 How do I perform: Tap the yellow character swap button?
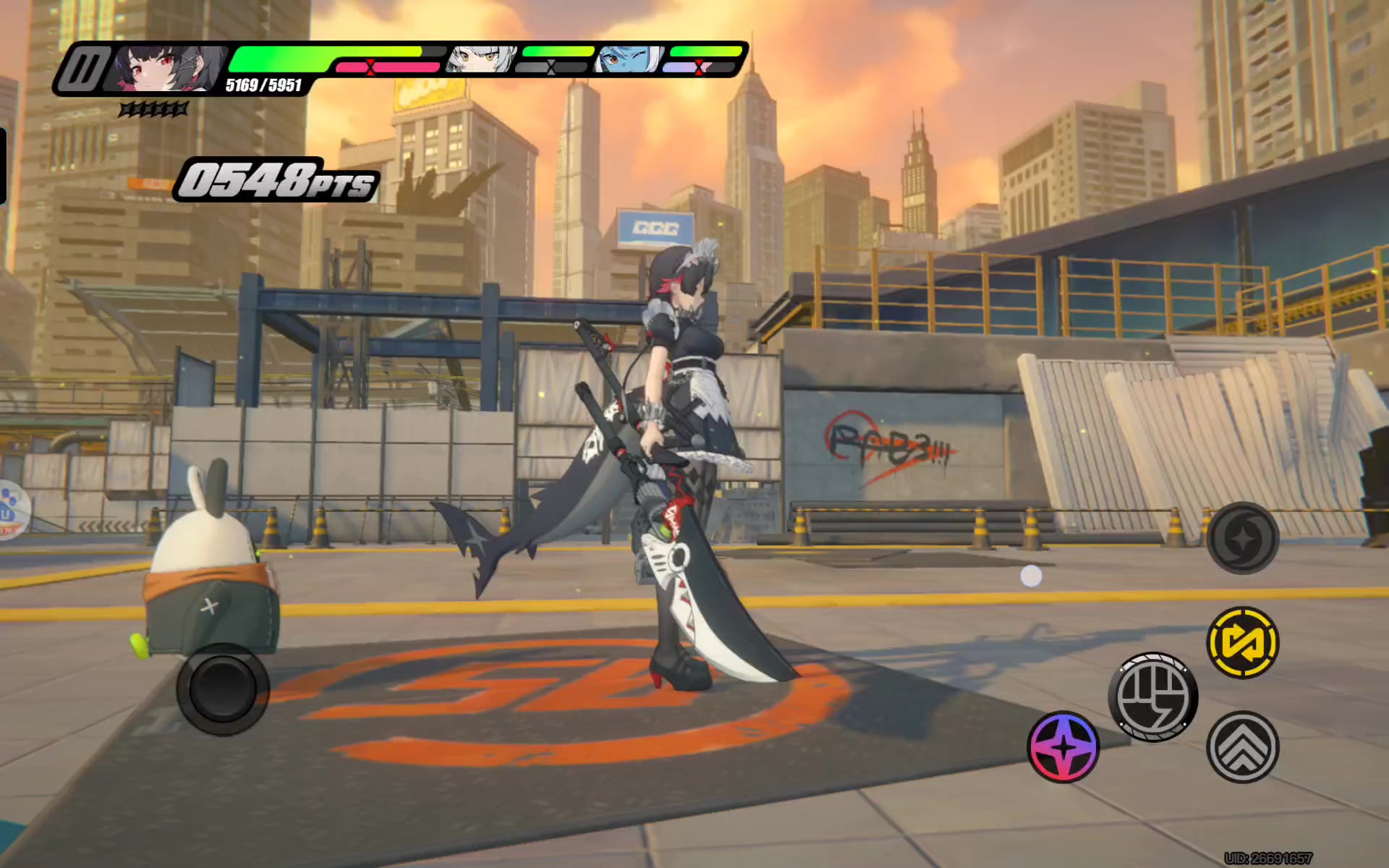(1242, 642)
